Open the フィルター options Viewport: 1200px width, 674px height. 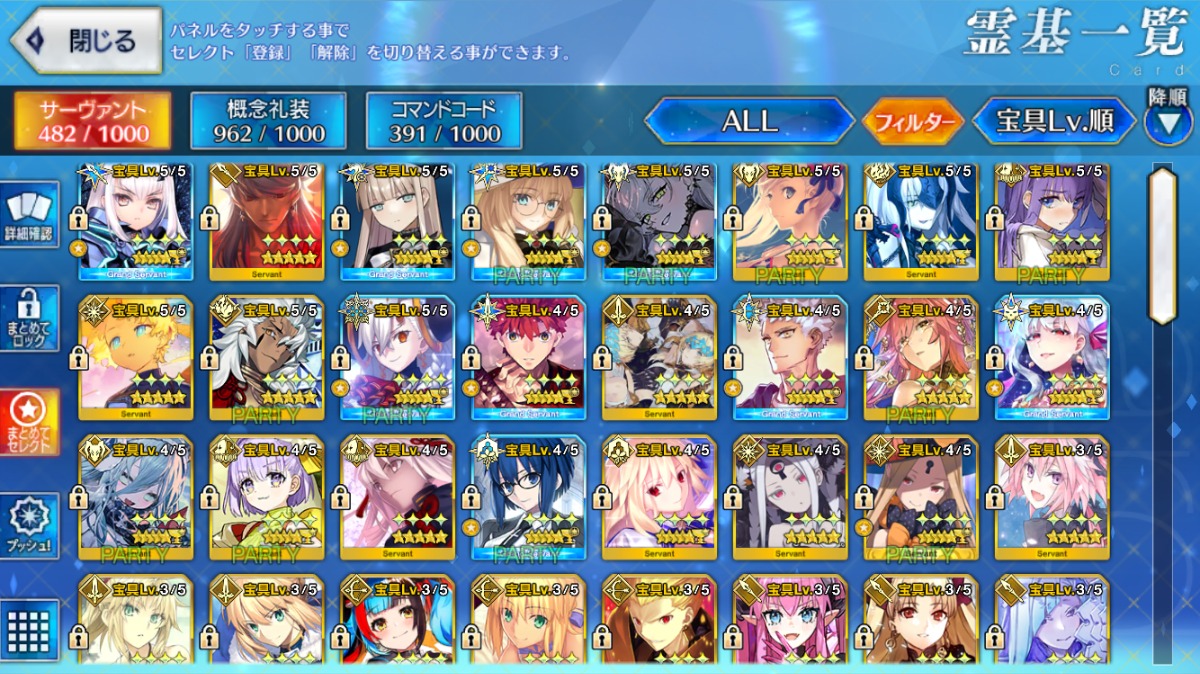pyautogui.click(x=912, y=123)
